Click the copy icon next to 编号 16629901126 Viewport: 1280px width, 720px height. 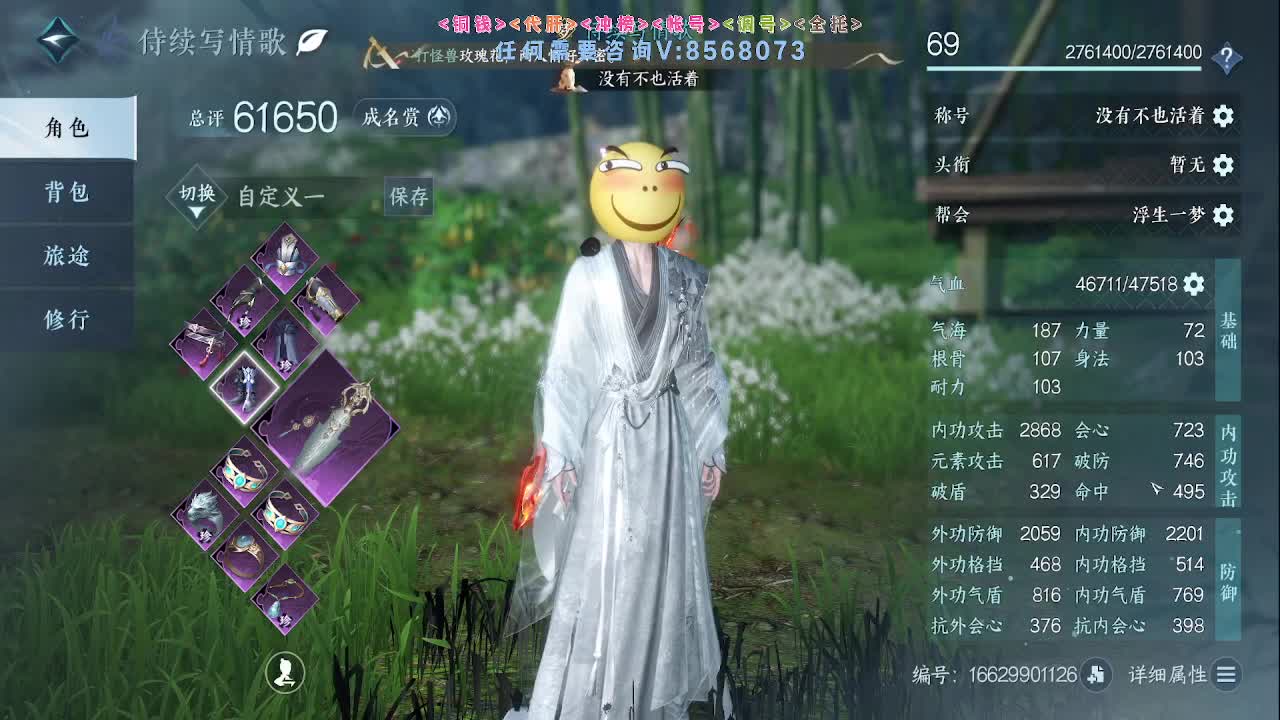(x=1094, y=676)
